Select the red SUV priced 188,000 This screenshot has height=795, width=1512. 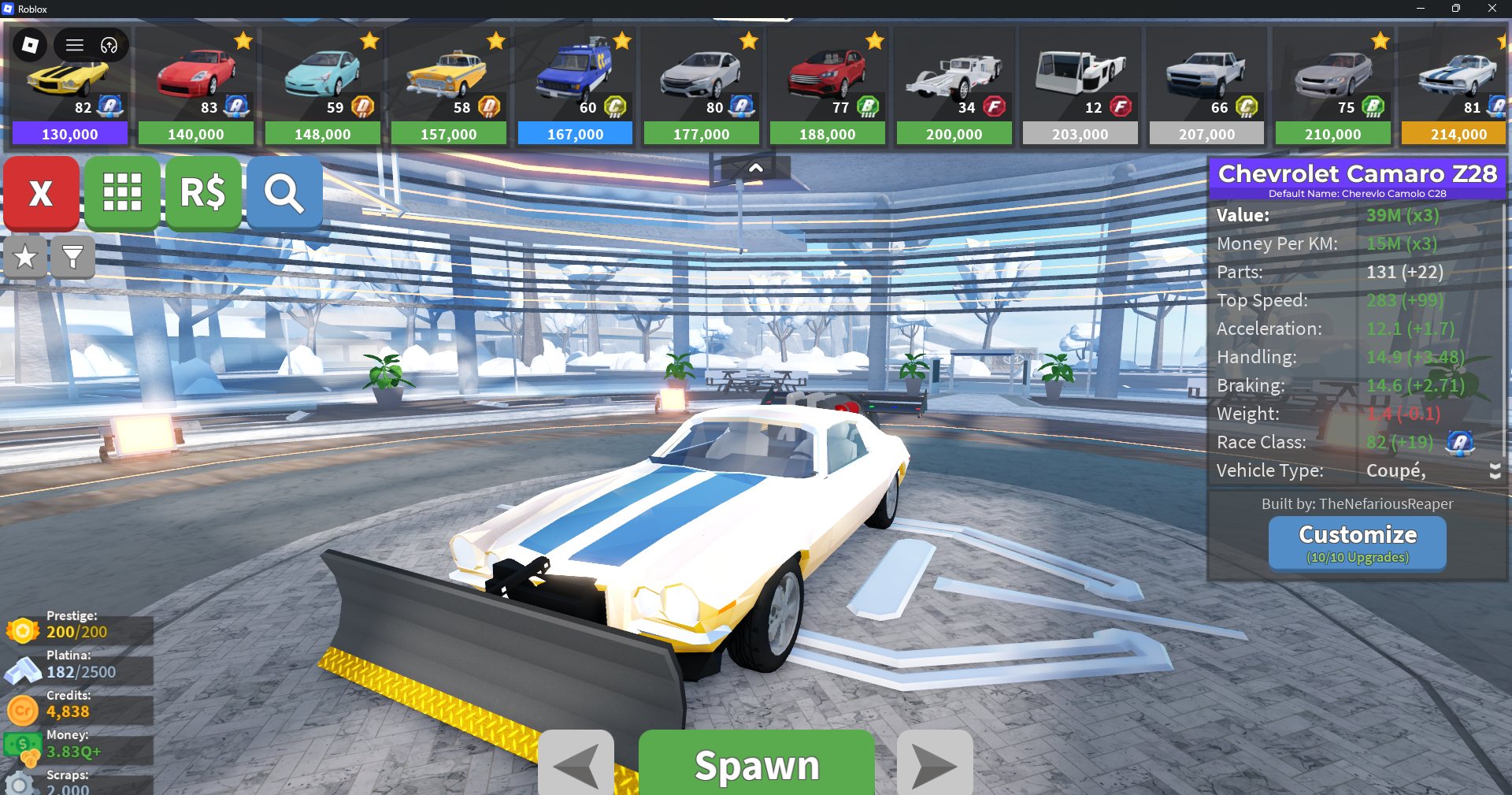[x=827, y=87]
